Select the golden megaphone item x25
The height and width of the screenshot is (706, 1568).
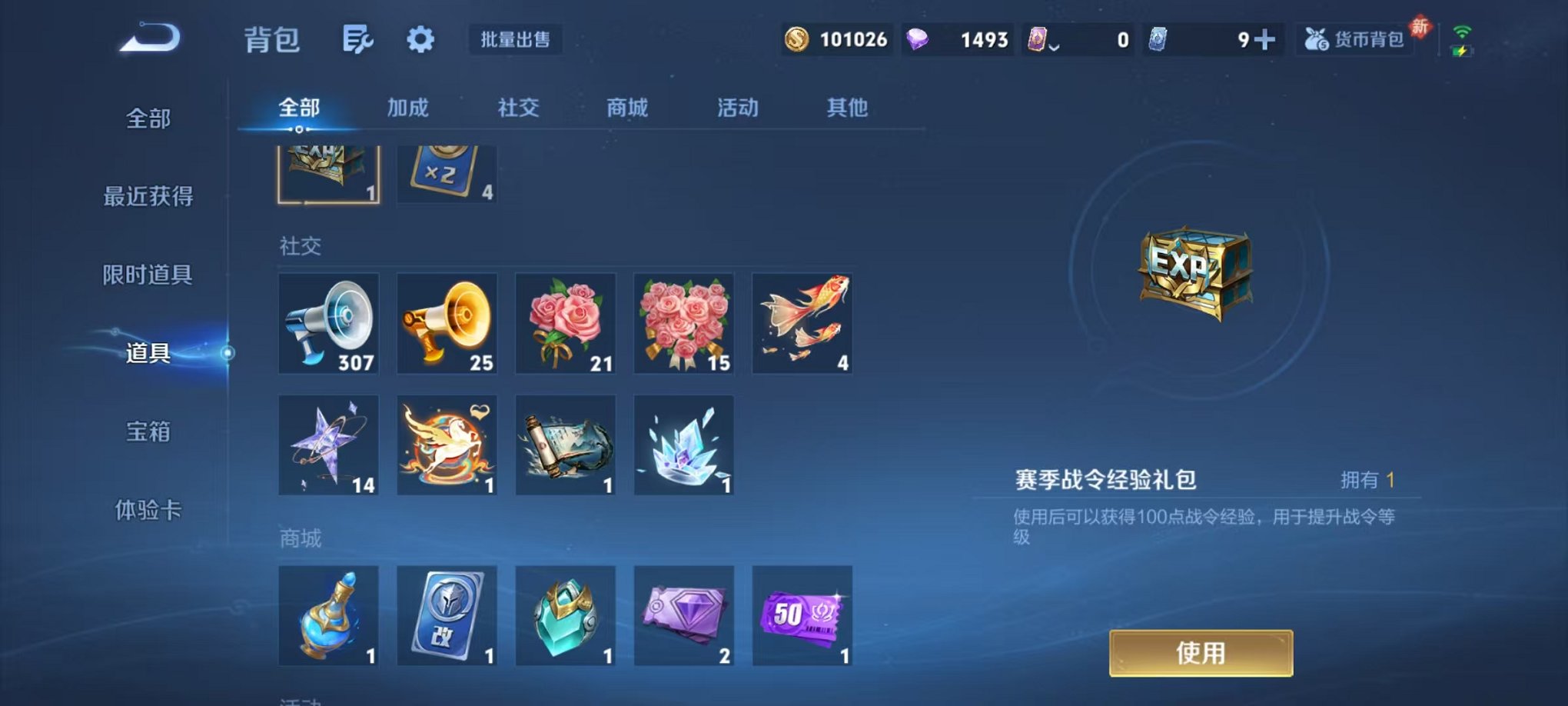(x=447, y=323)
